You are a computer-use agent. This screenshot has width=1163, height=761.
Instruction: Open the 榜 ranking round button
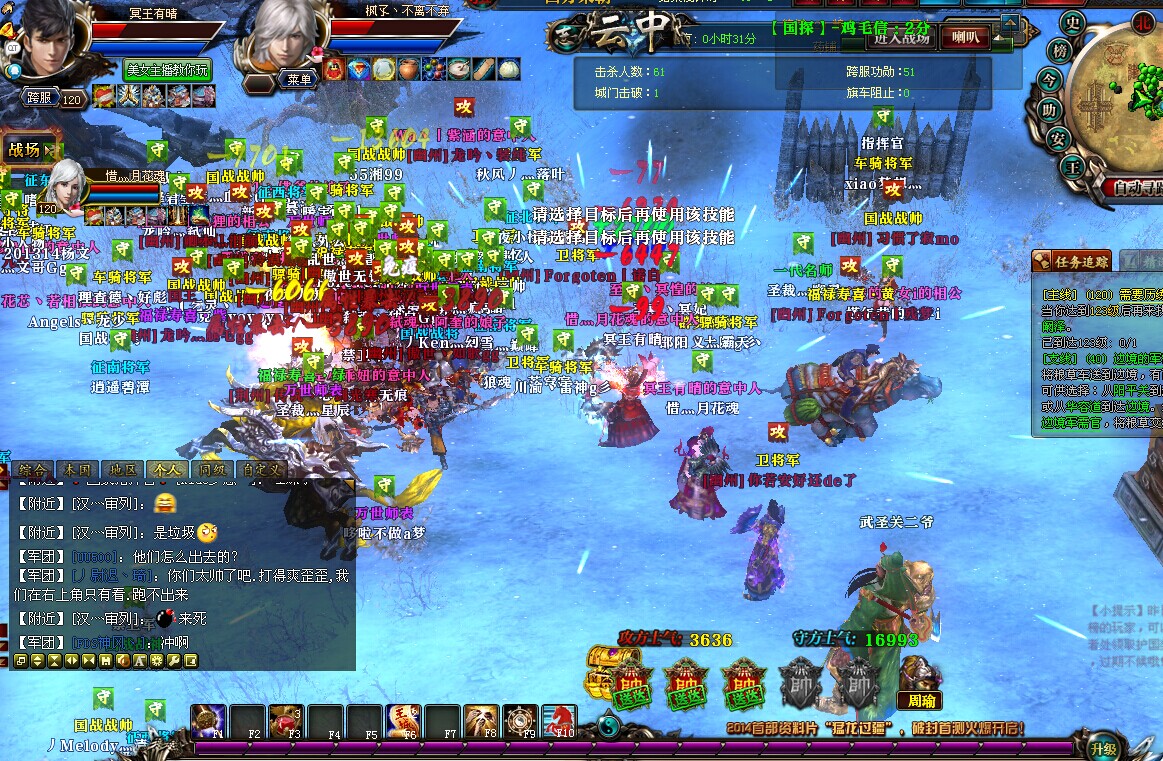pos(1059,50)
